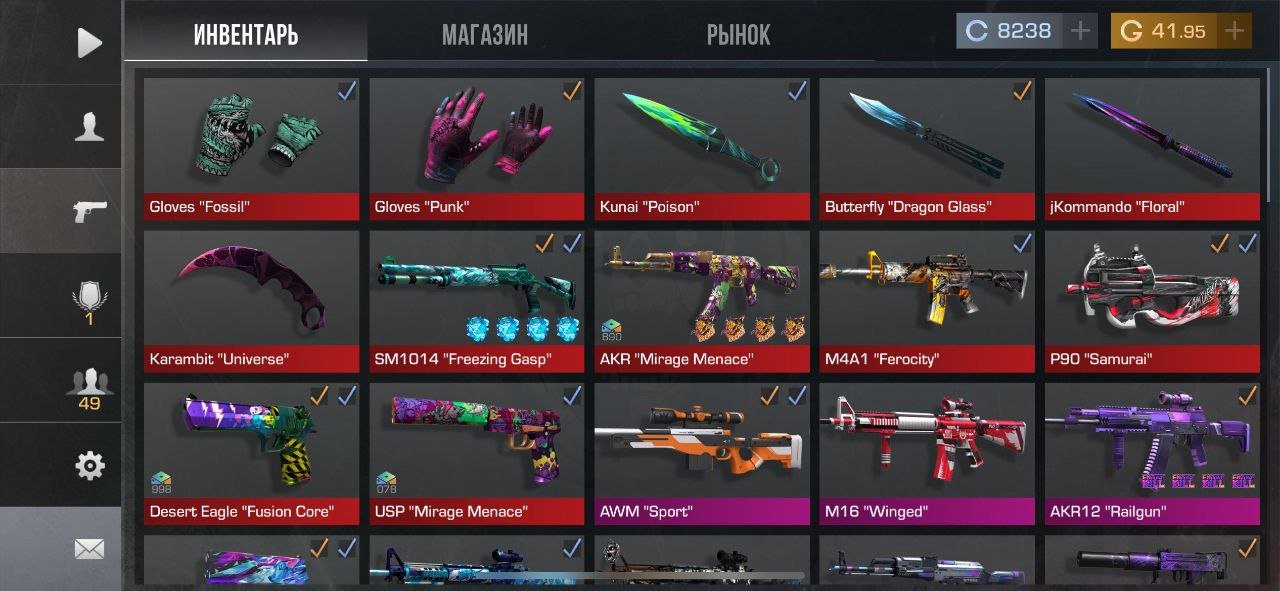The height and width of the screenshot is (591, 1280).
Task: Buy more gold with plus button
Action: click(1235, 31)
